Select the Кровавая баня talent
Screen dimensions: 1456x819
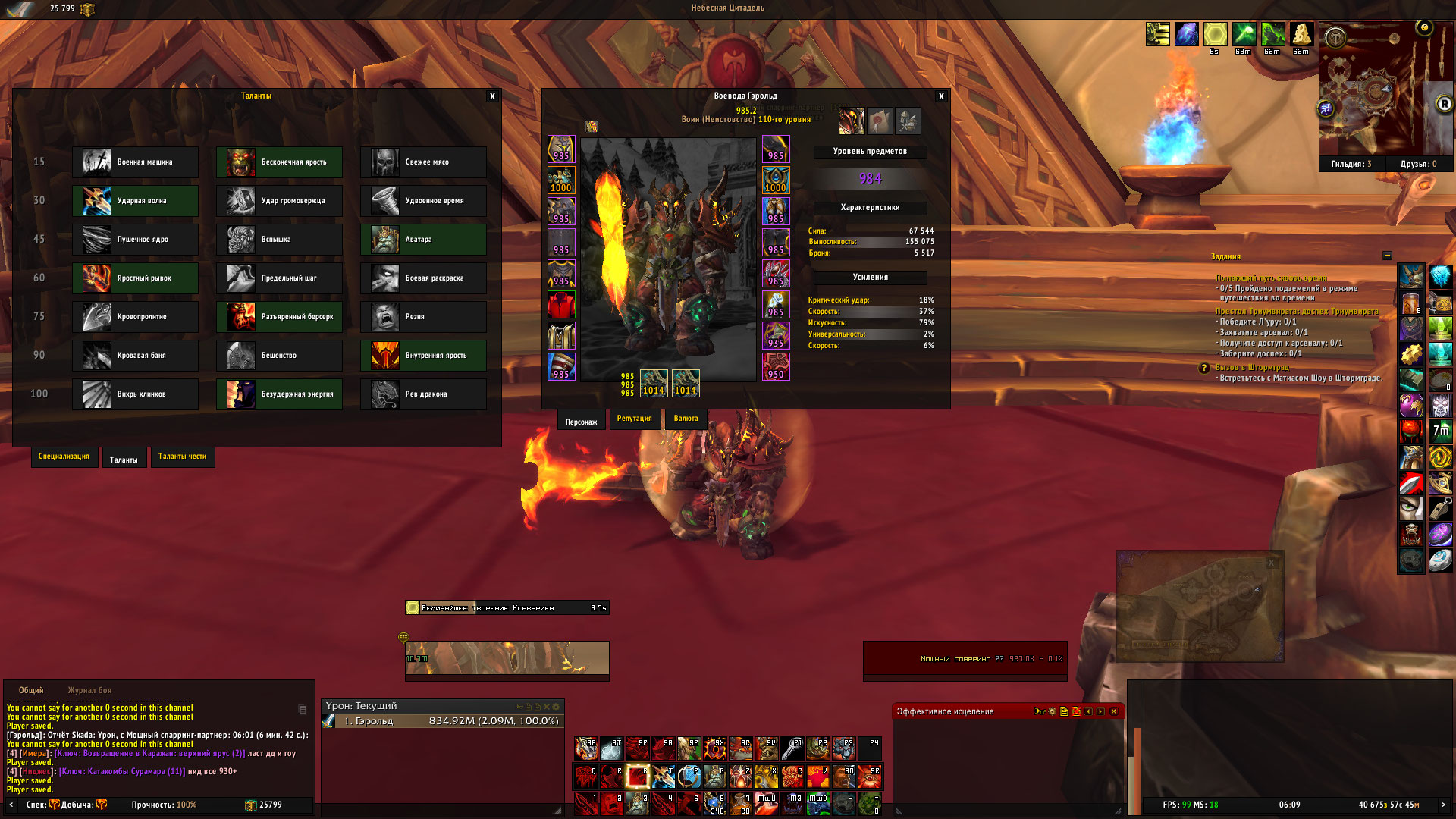coord(135,356)
